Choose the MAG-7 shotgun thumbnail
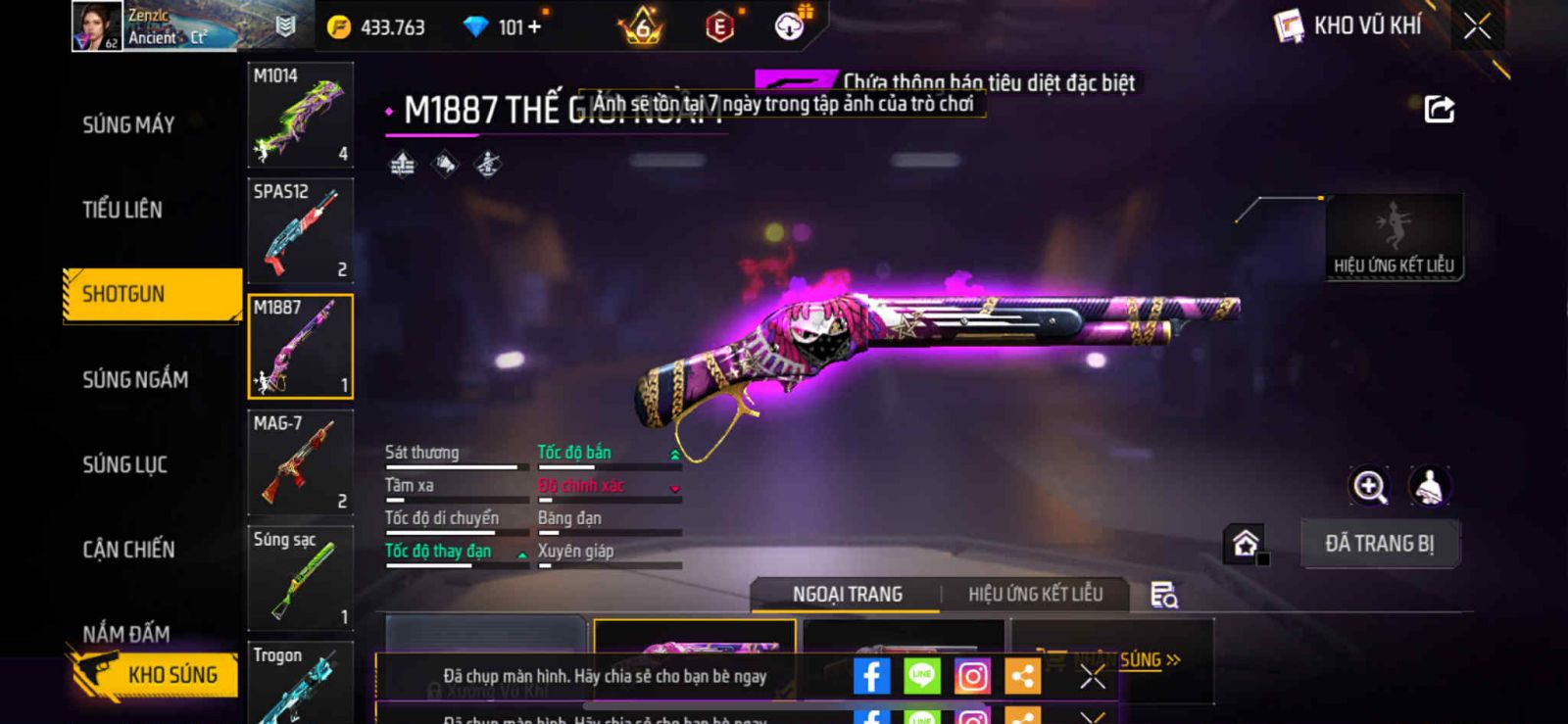 300,462
